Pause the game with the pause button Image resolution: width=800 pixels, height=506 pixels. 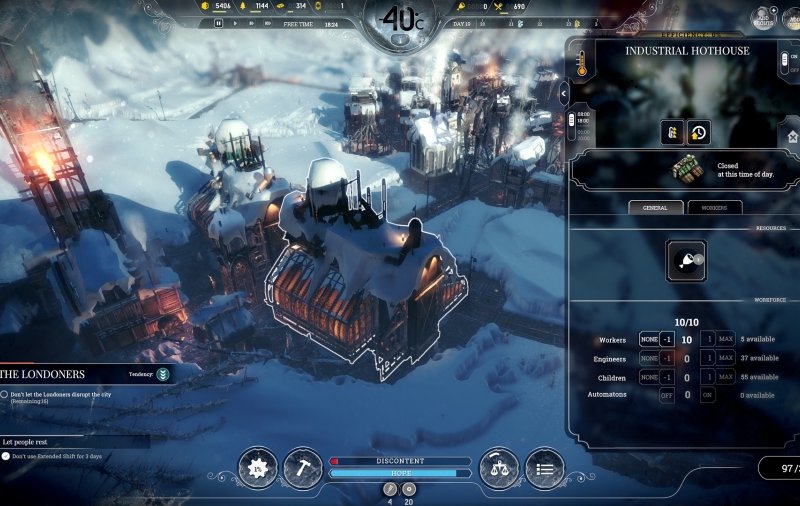pos(217,23)
